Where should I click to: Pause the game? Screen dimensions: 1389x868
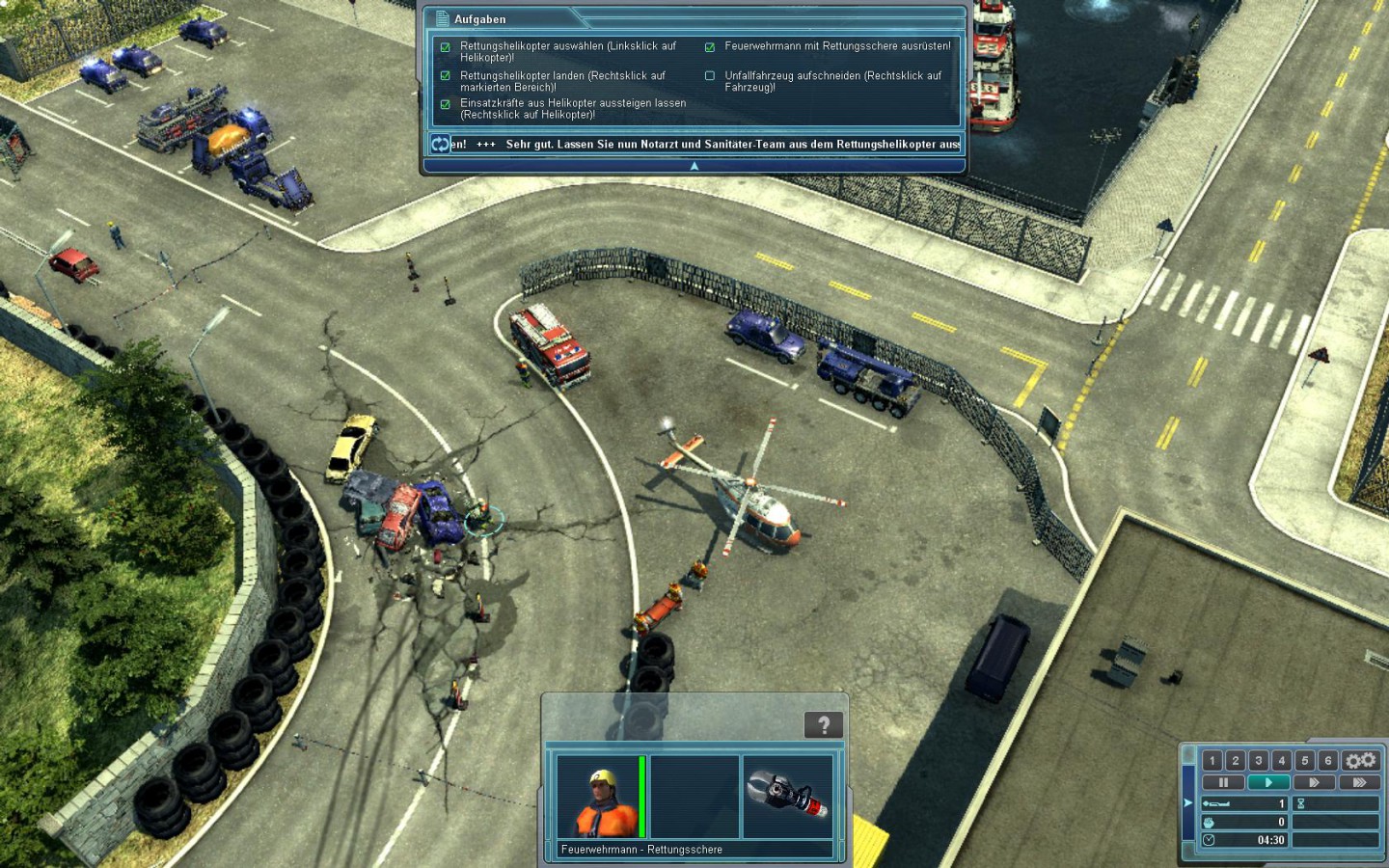point(1223,782)
